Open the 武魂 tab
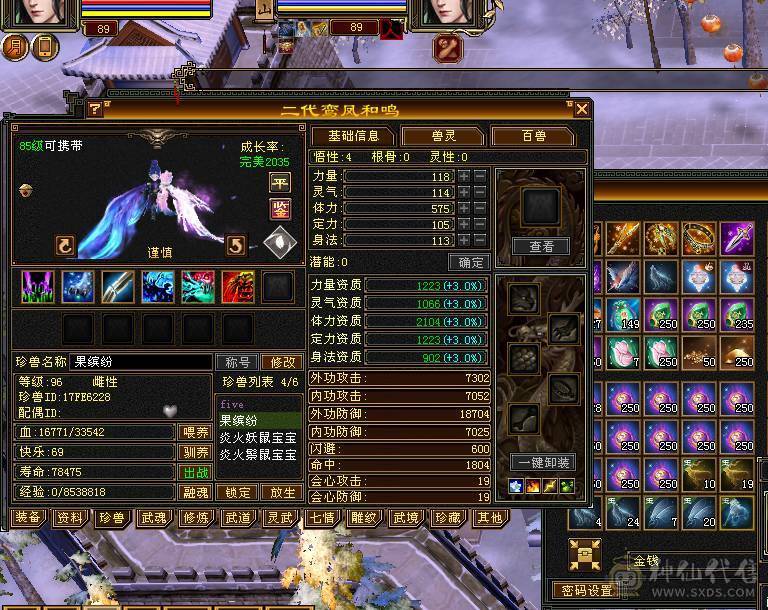This screenshot has height=610, width=768. coord(153,517)
